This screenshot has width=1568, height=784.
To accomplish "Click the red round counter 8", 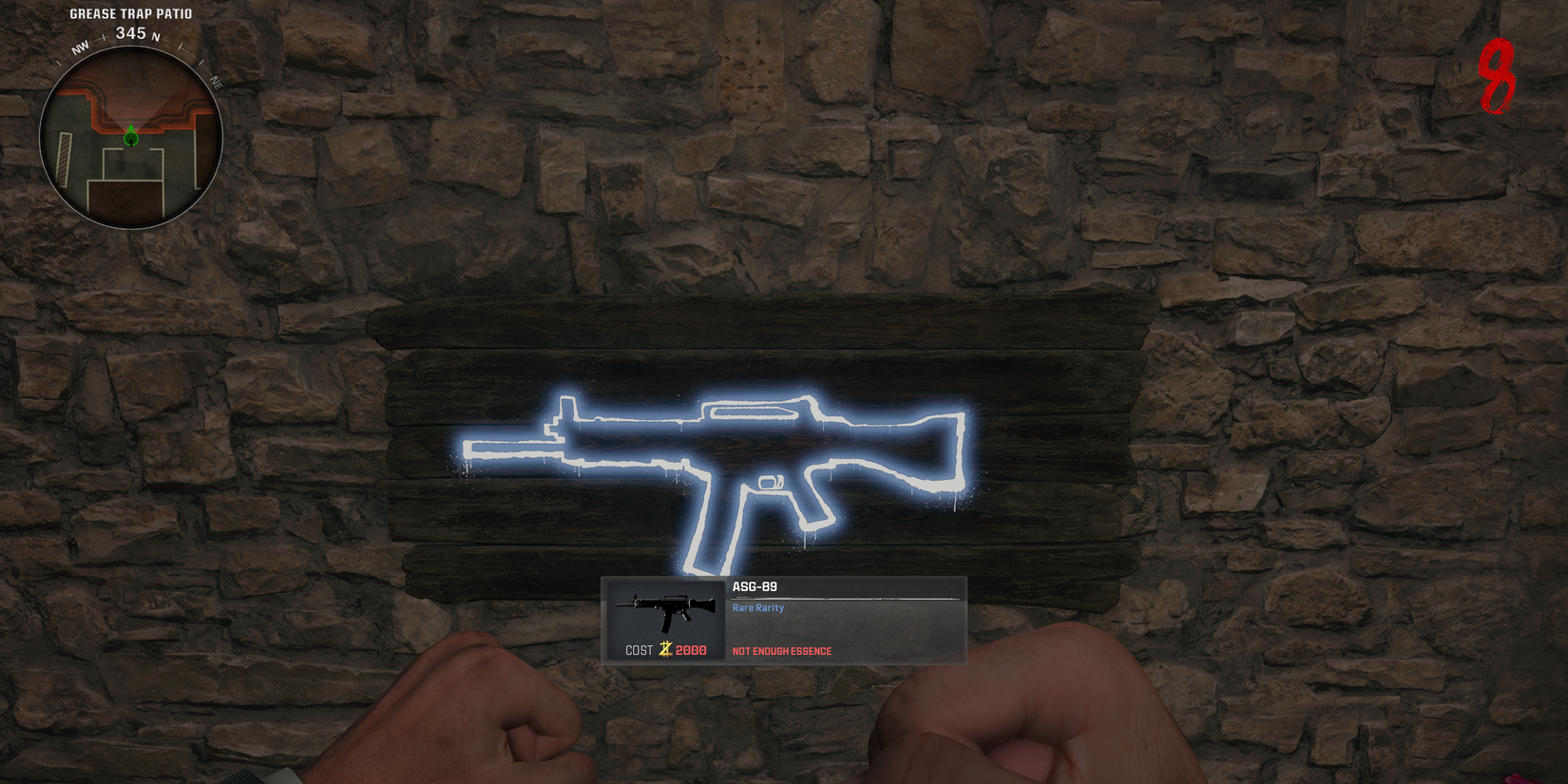I will pos(1496,78).
